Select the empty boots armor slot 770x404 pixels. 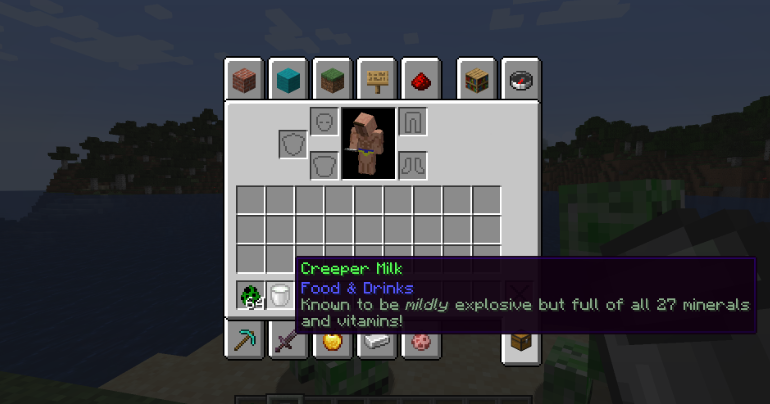[413, 165]
